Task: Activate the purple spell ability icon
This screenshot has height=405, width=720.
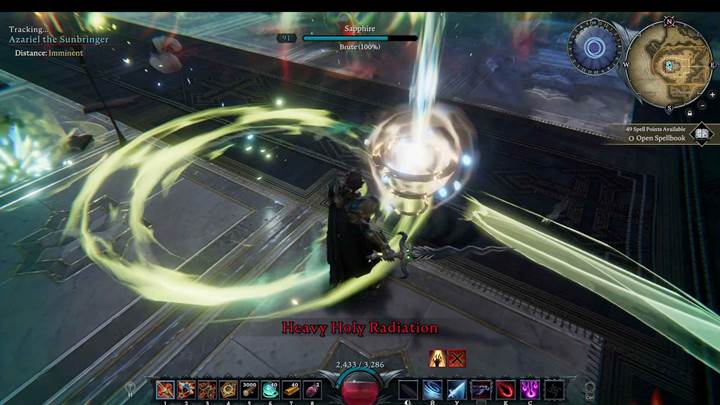Action: tap(530, 390)
